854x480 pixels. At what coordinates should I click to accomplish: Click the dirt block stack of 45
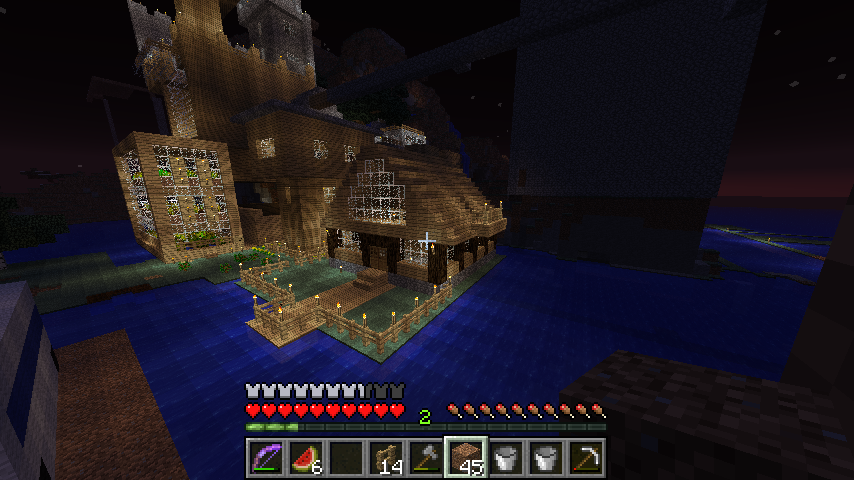pos(466,457)
